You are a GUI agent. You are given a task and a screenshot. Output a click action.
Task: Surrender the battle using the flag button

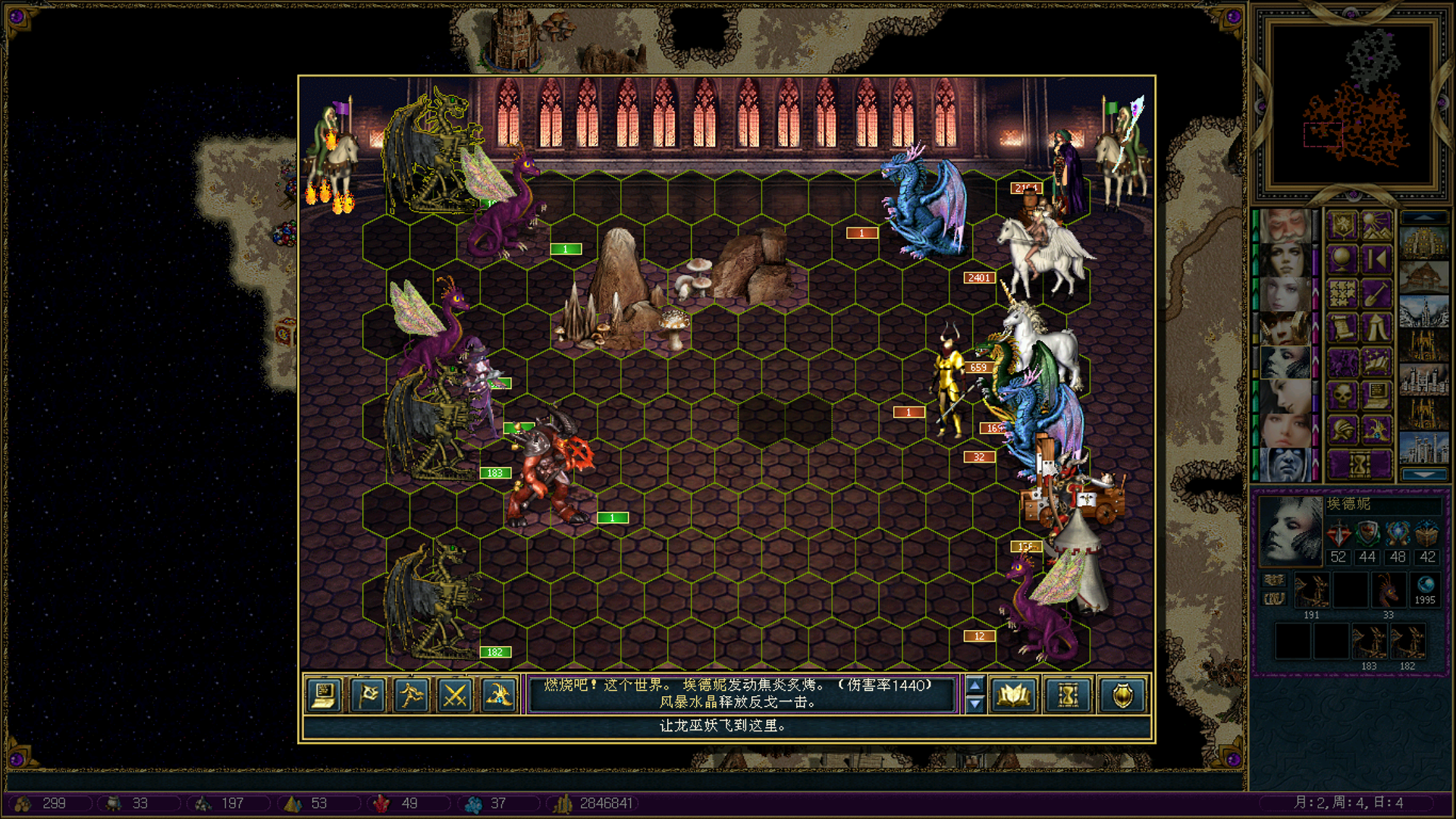(x=369, y=695)
